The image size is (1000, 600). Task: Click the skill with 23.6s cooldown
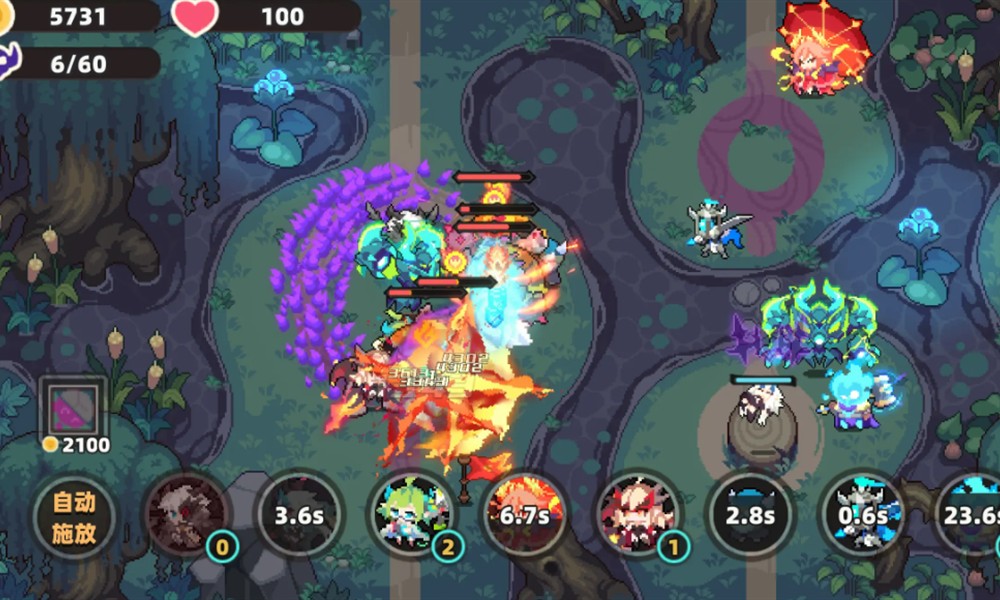tap(970, 516)
